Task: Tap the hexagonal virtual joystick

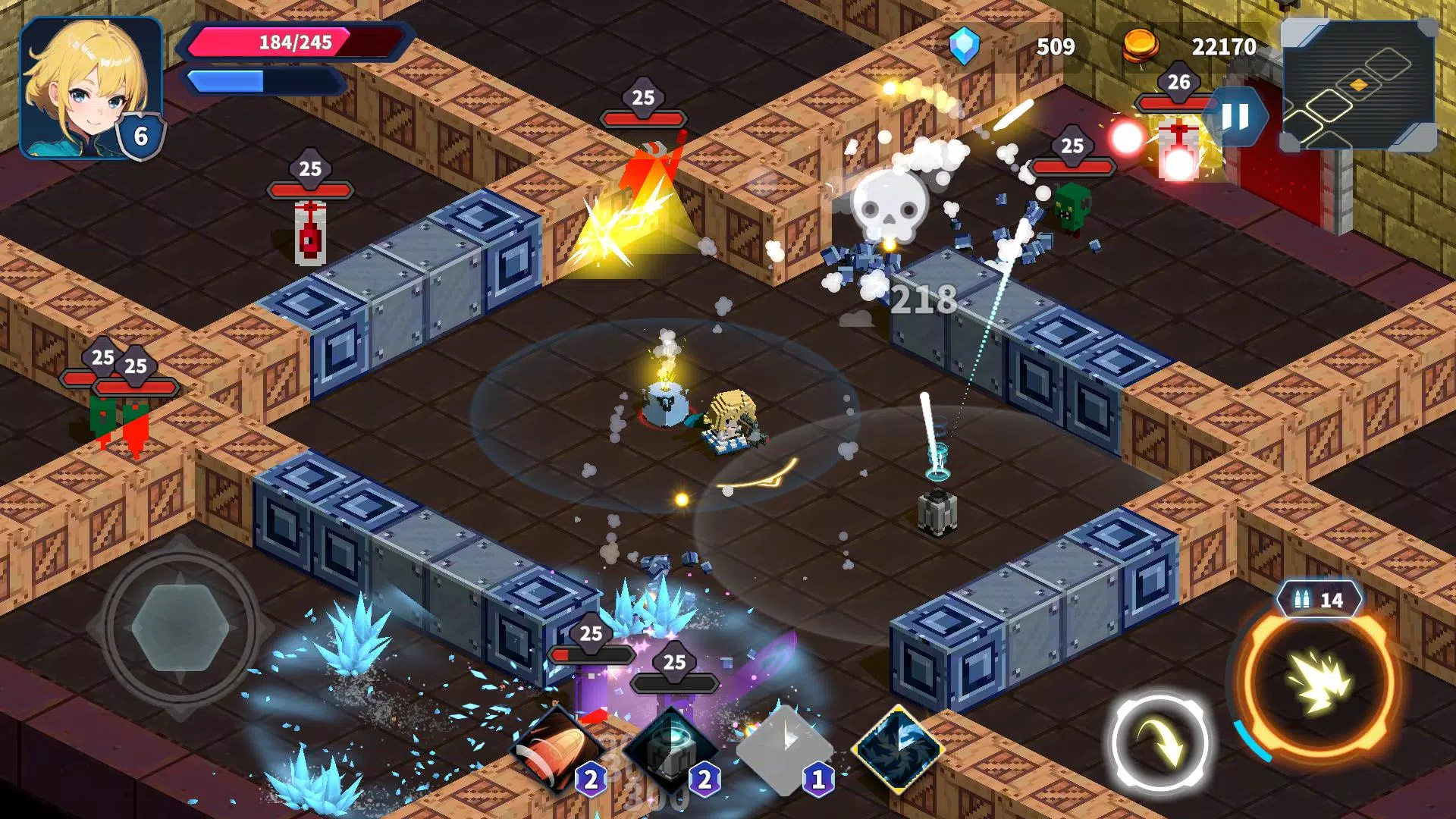Action: [180, 627]
